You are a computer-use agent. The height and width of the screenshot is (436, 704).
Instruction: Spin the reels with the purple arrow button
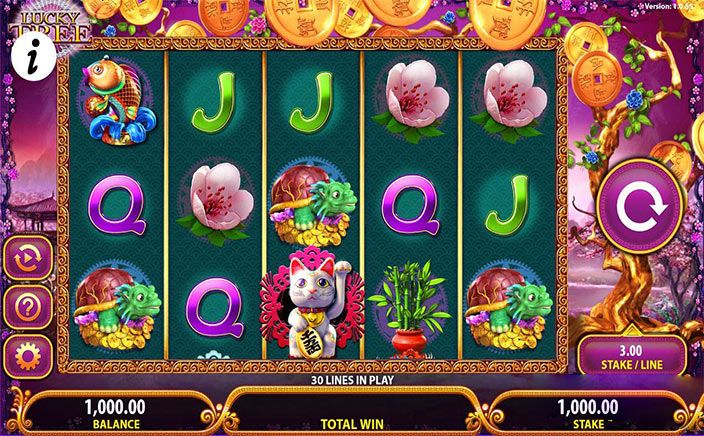point(638,206)
